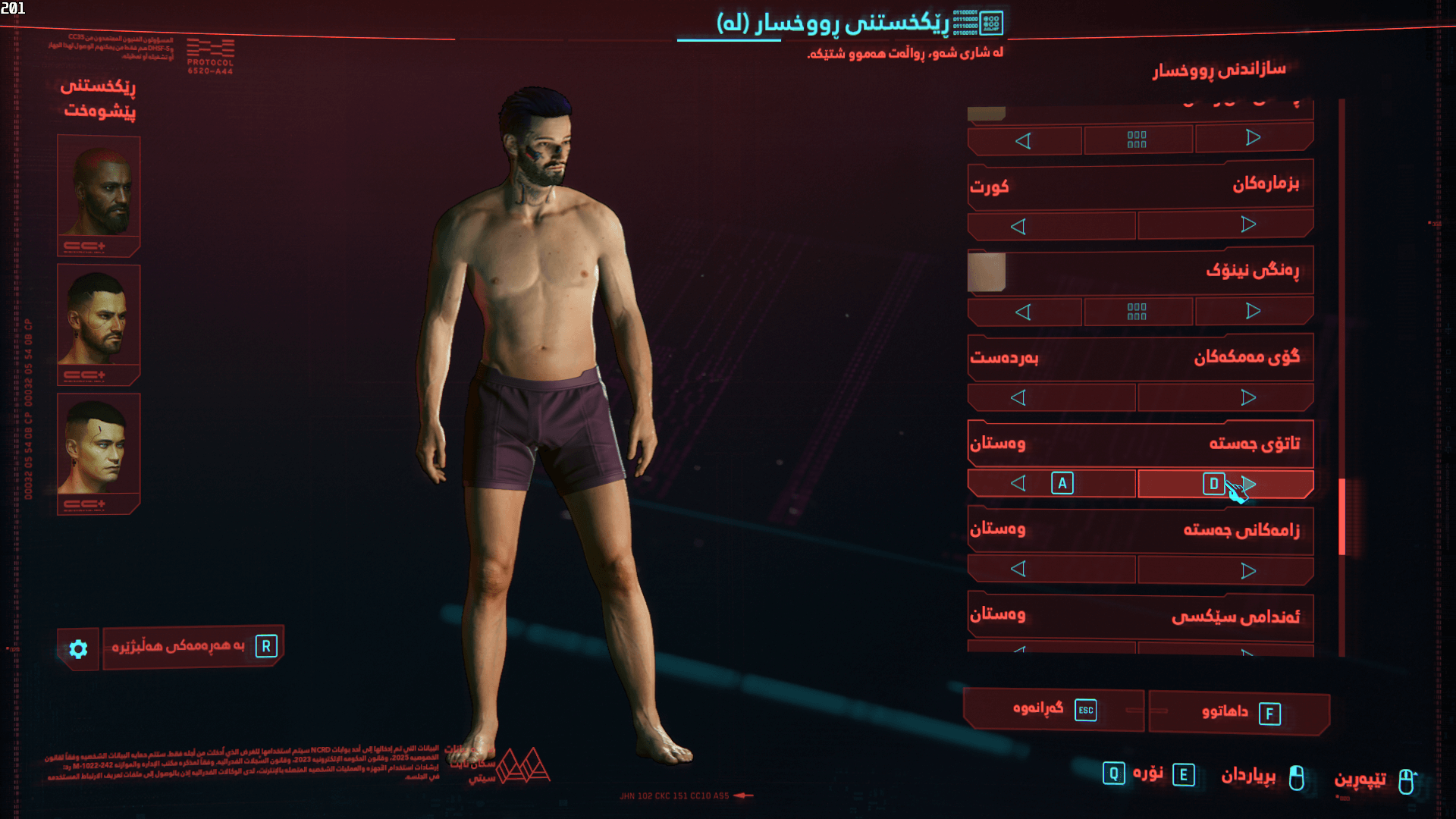Click the R key icon on the randomize bar
This screenshot has width=1456, height=819.
coord(265,646)
